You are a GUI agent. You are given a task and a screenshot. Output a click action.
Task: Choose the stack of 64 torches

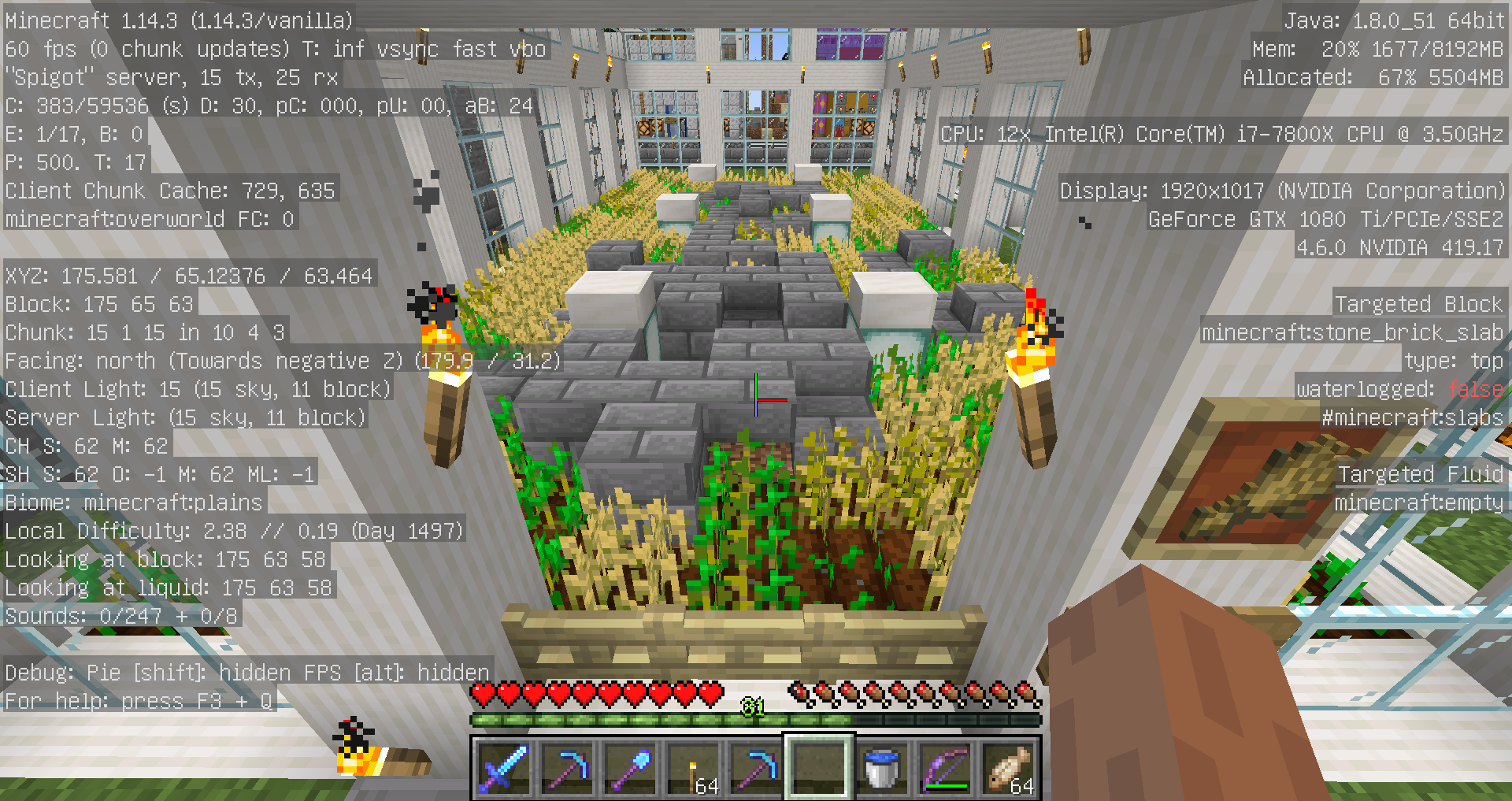(693, 767)
